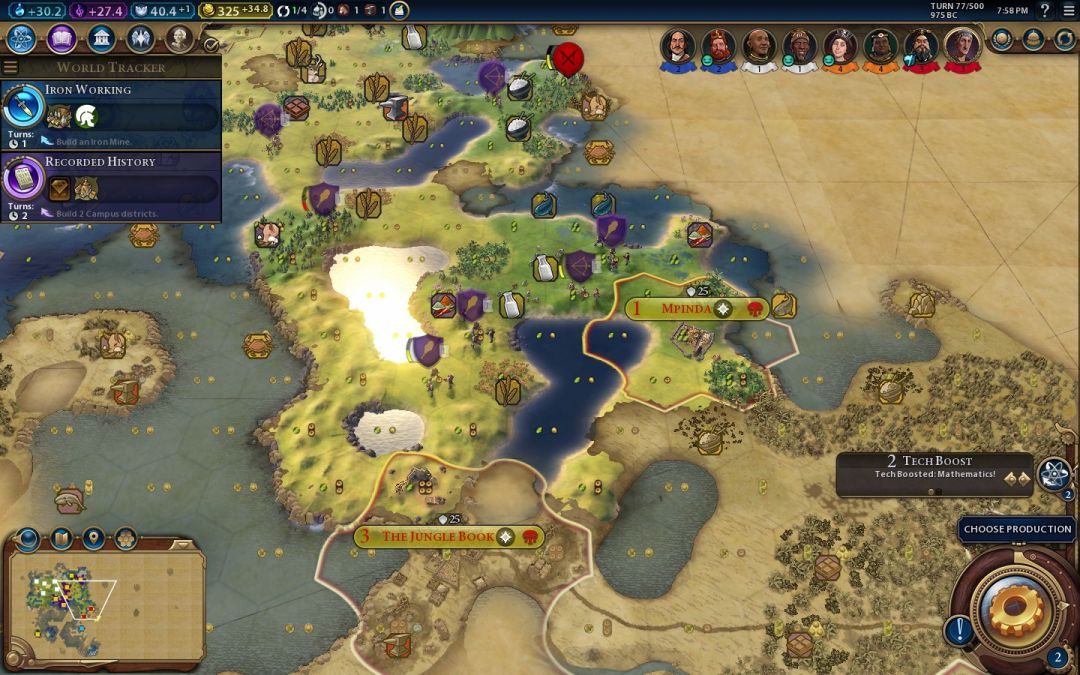Open the Great People screen
Viewport: 1080px width, 675px height.
[x=179, y=39]
